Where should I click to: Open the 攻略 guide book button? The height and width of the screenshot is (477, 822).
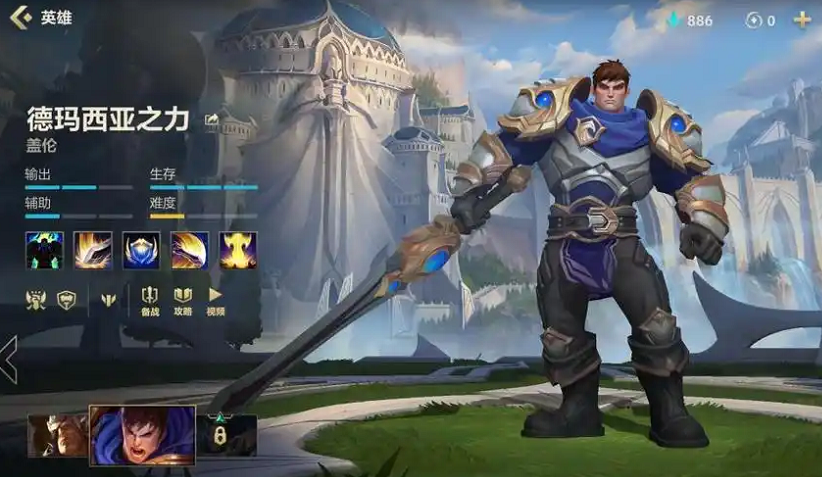tap(183, 299)
